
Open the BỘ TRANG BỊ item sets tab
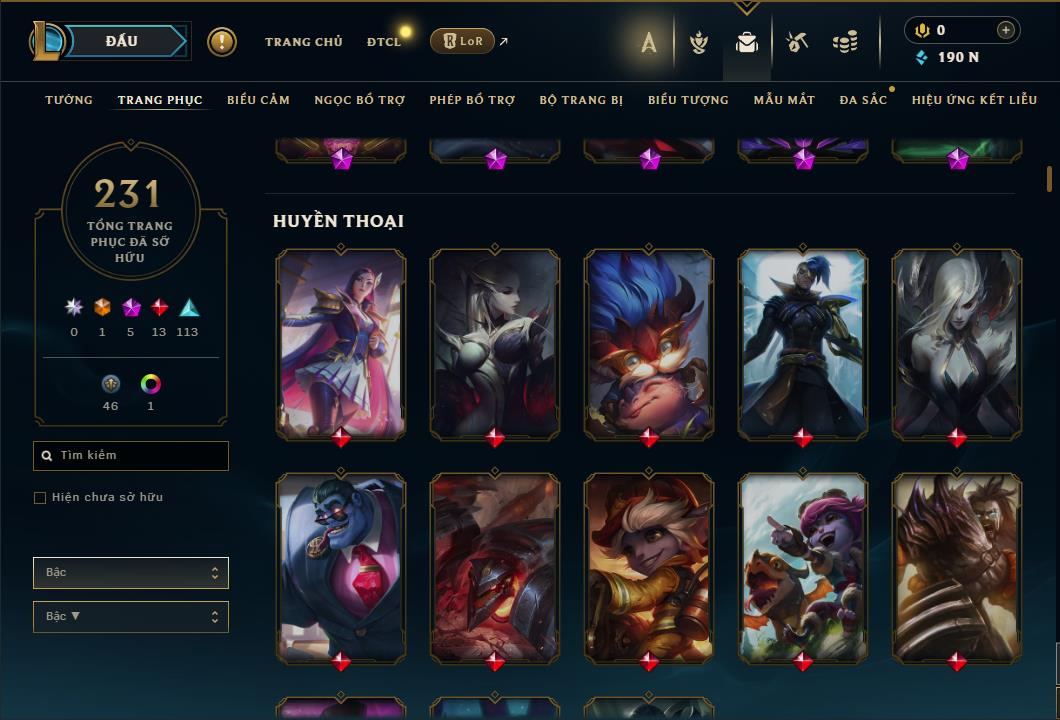pos(581,100)
